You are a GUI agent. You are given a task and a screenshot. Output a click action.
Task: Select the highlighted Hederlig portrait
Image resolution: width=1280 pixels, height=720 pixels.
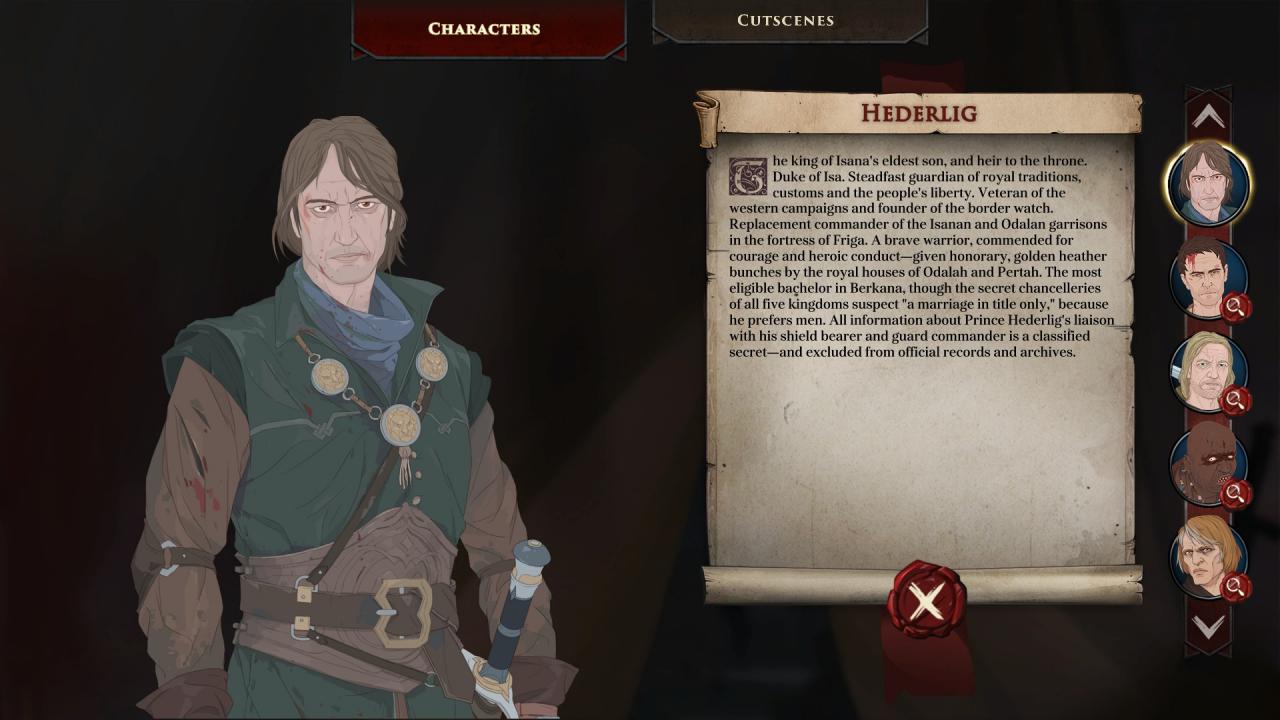1208,183
